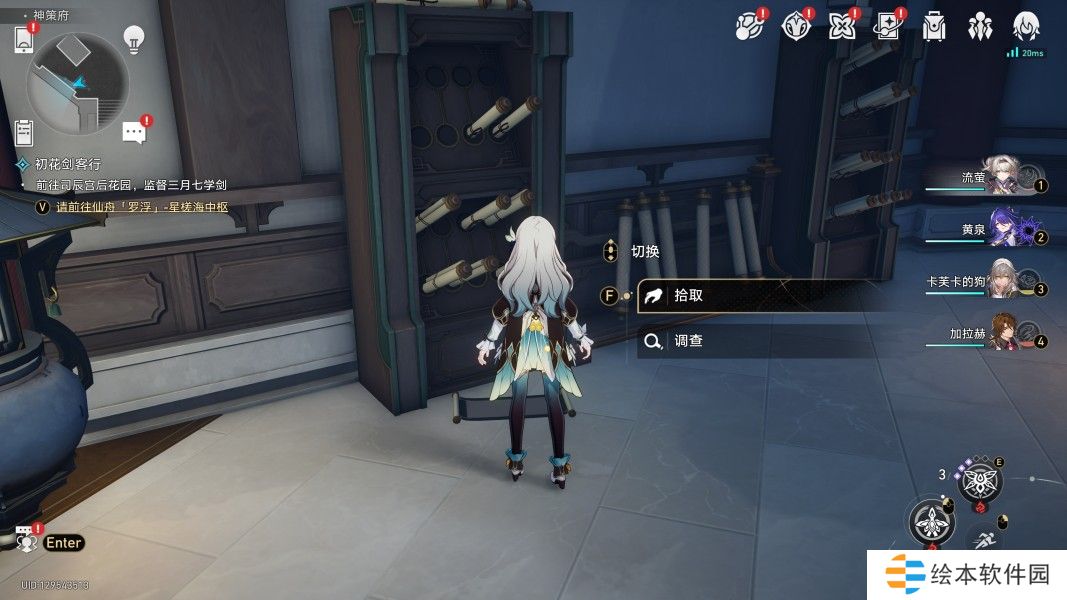Screen dimensions: 1067x600
Task: Open the card-with-star warp icon
Action: coord(888,27)
